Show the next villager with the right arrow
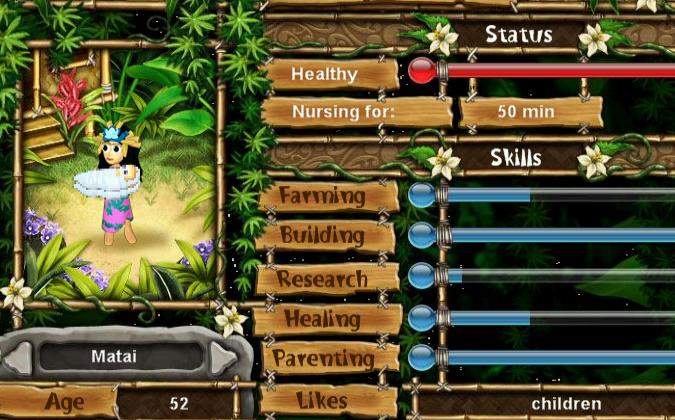The width and height of the screenshot is (675, 420). click(226, 357)
